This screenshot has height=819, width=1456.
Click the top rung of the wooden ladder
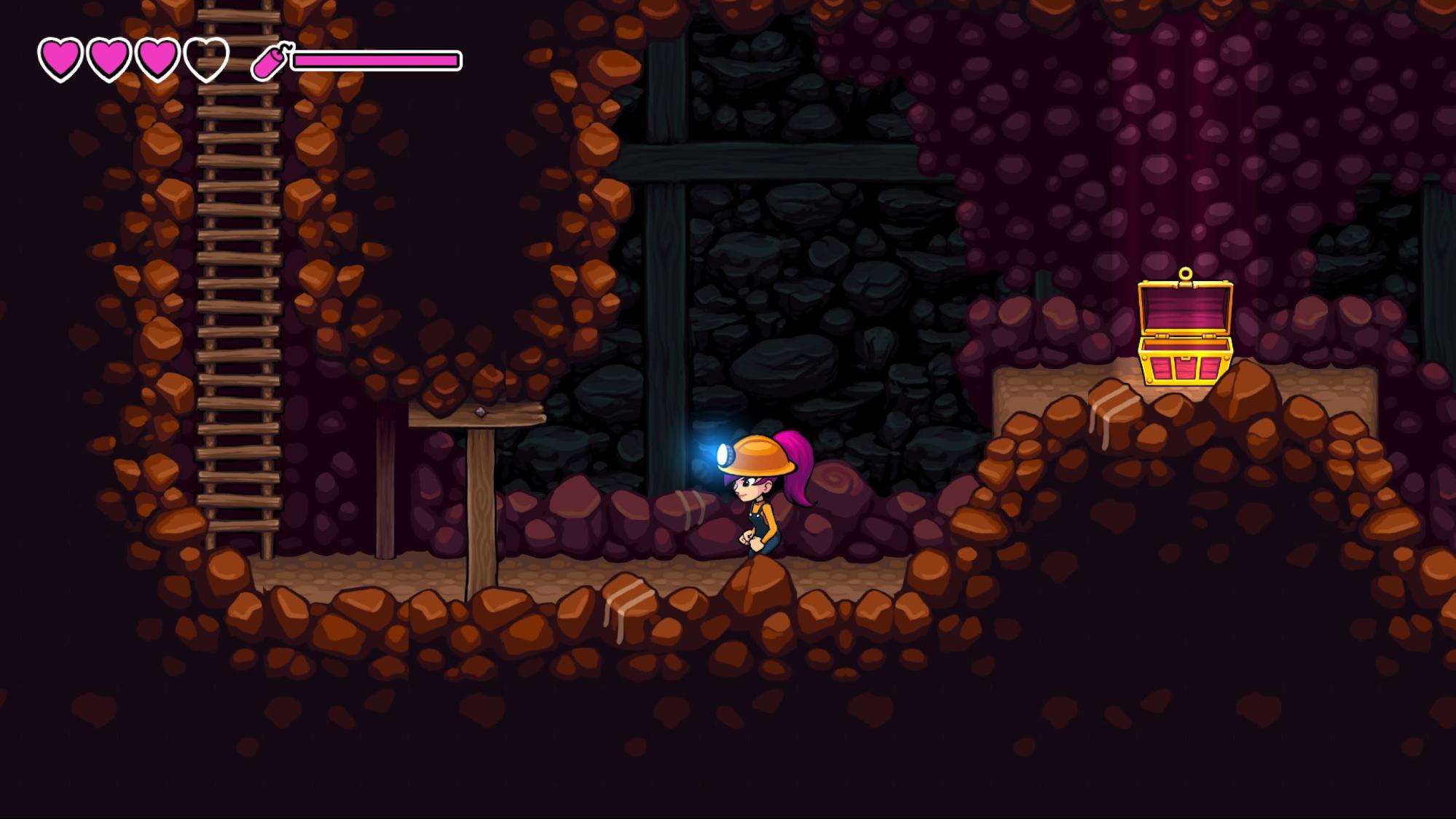pos(237,15)
